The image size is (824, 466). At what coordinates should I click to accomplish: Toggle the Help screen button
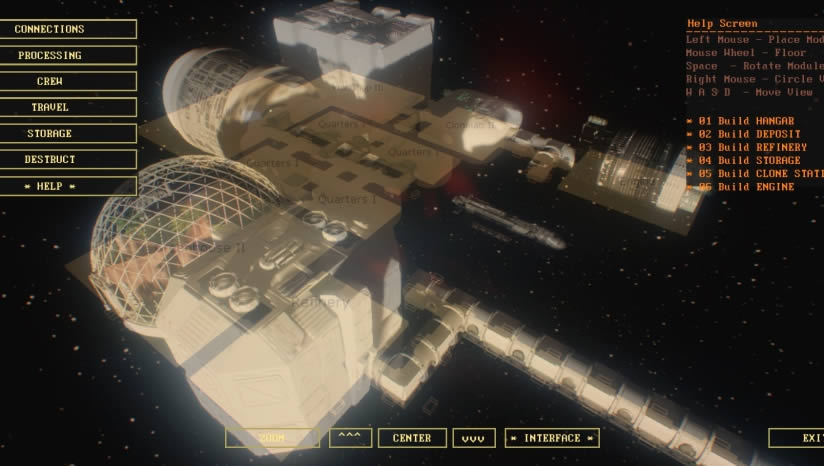(68, 186)
